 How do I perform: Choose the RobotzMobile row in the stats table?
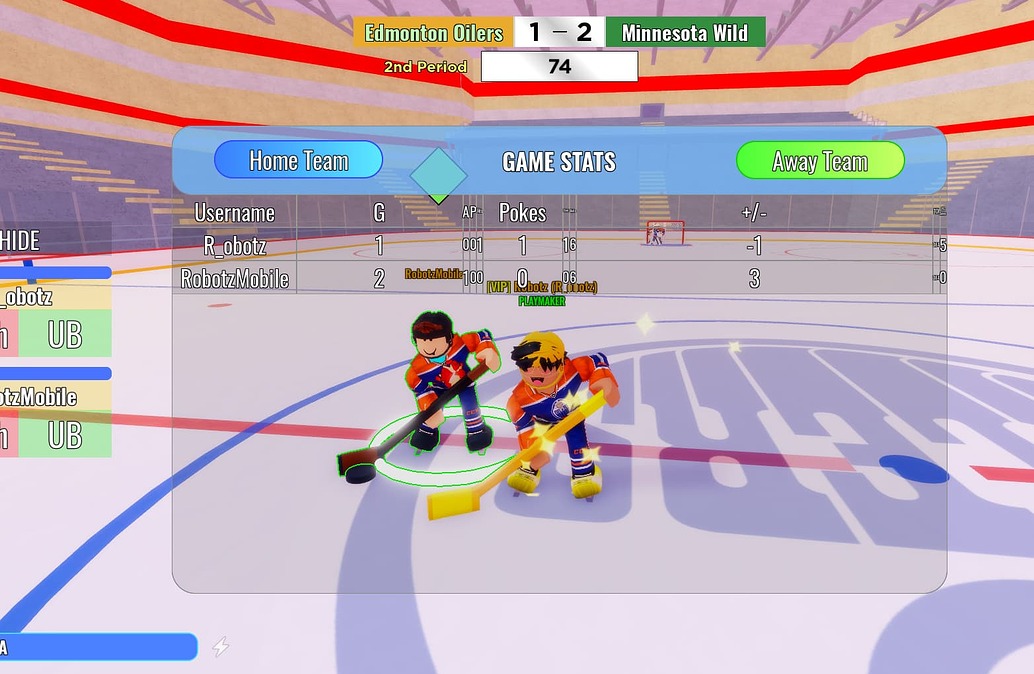[234, 279]
